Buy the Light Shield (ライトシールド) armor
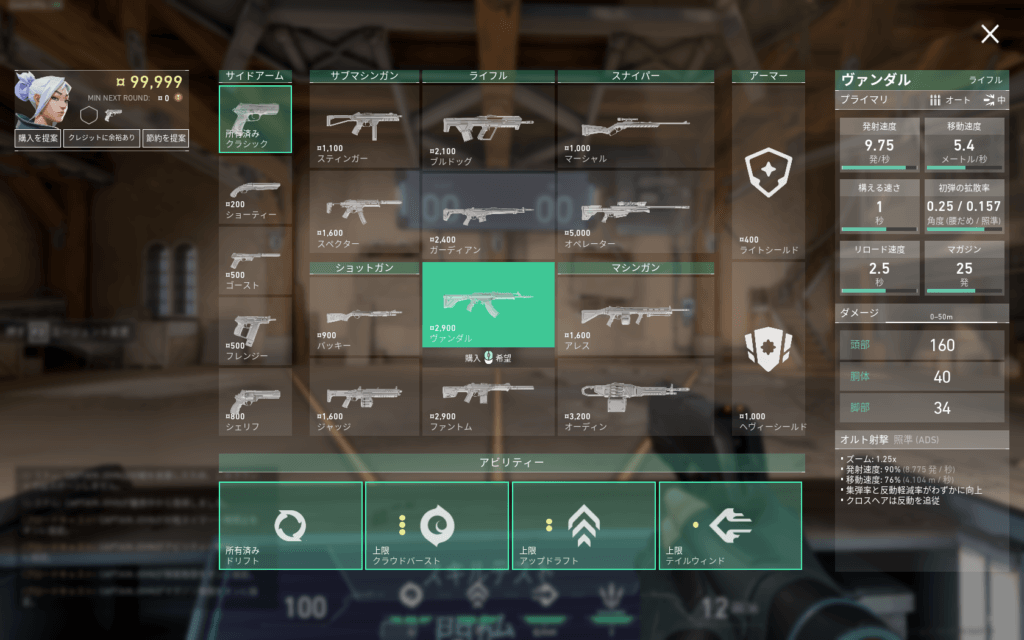This screenshot has width=1024, height=640. click(x=768, y=175)
